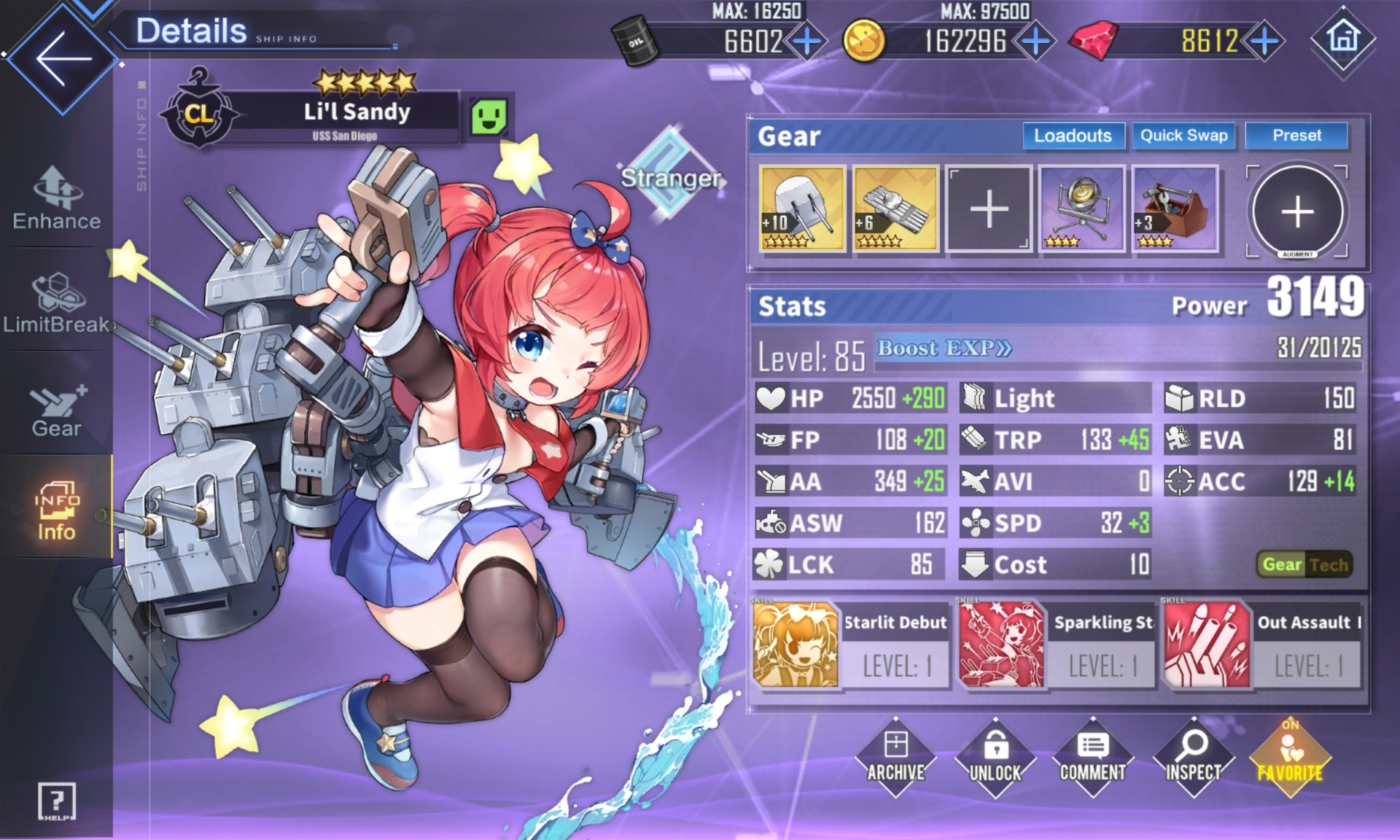Open the gear Preset menu
This screenshot has height=840, width=1400.
(x=1296, y=136)
